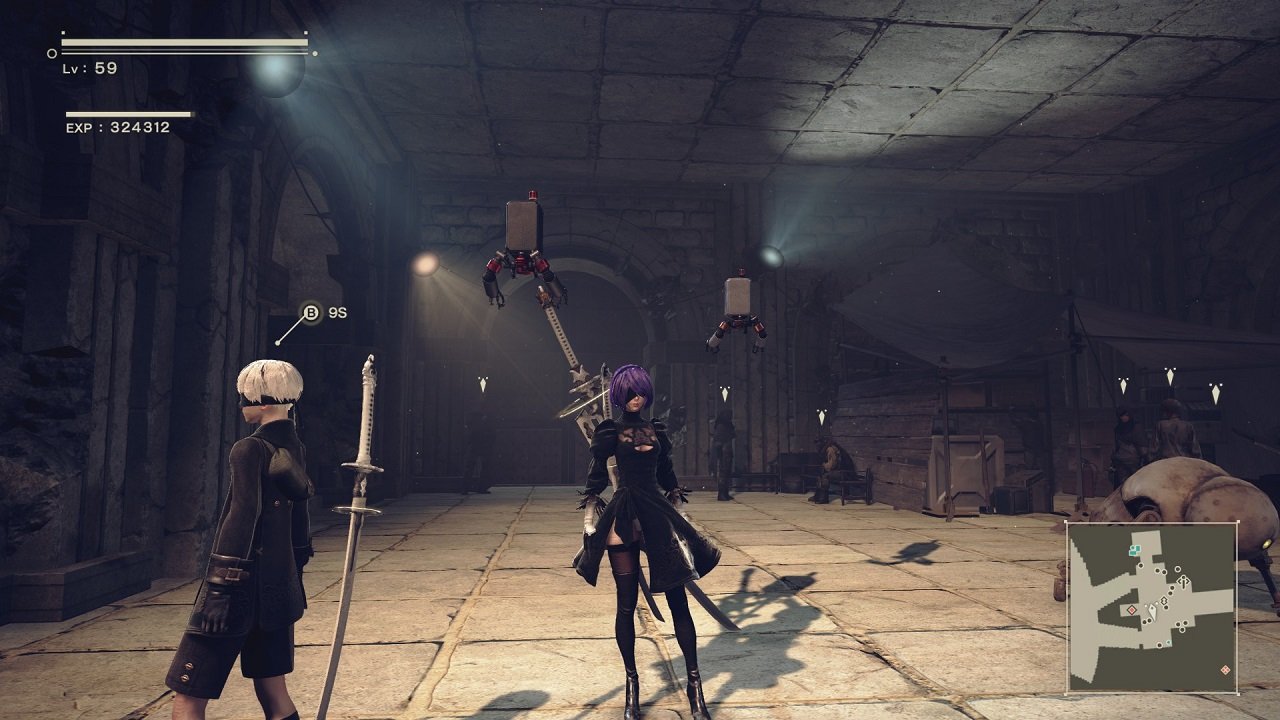Click the white chest marker near minimap center

1164,601
